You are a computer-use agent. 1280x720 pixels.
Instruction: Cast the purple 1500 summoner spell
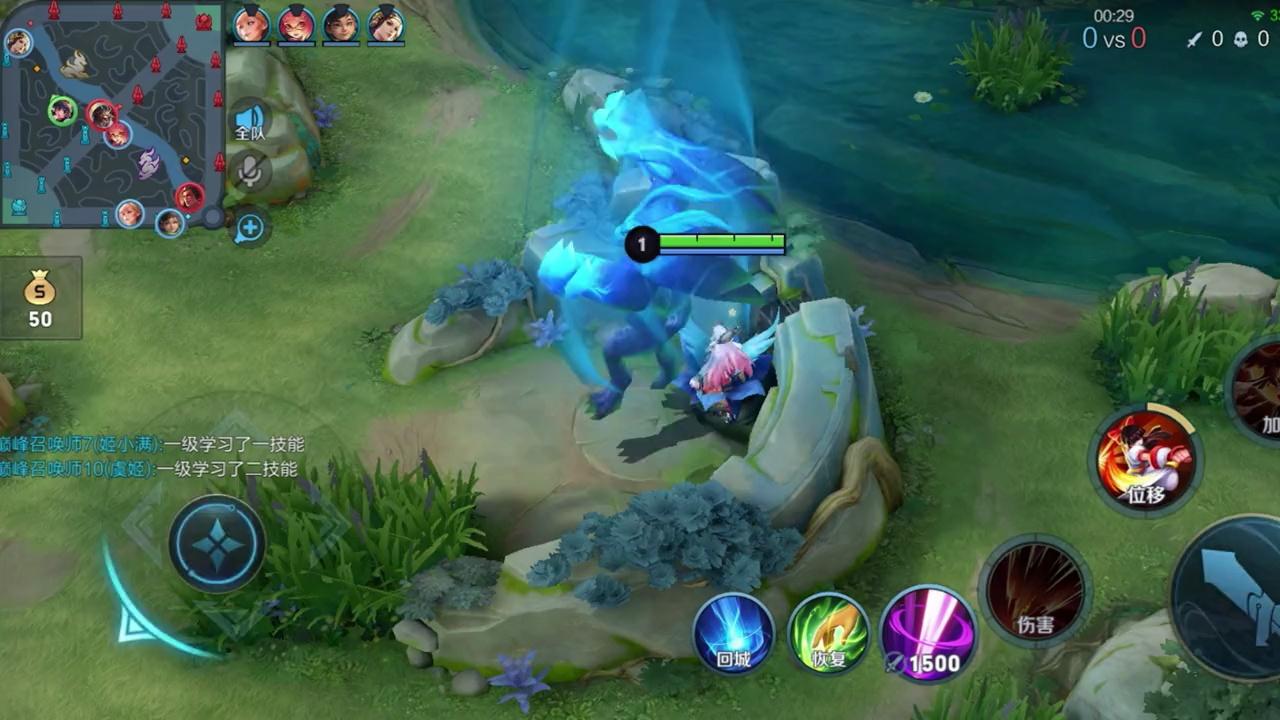click(928, 634)
